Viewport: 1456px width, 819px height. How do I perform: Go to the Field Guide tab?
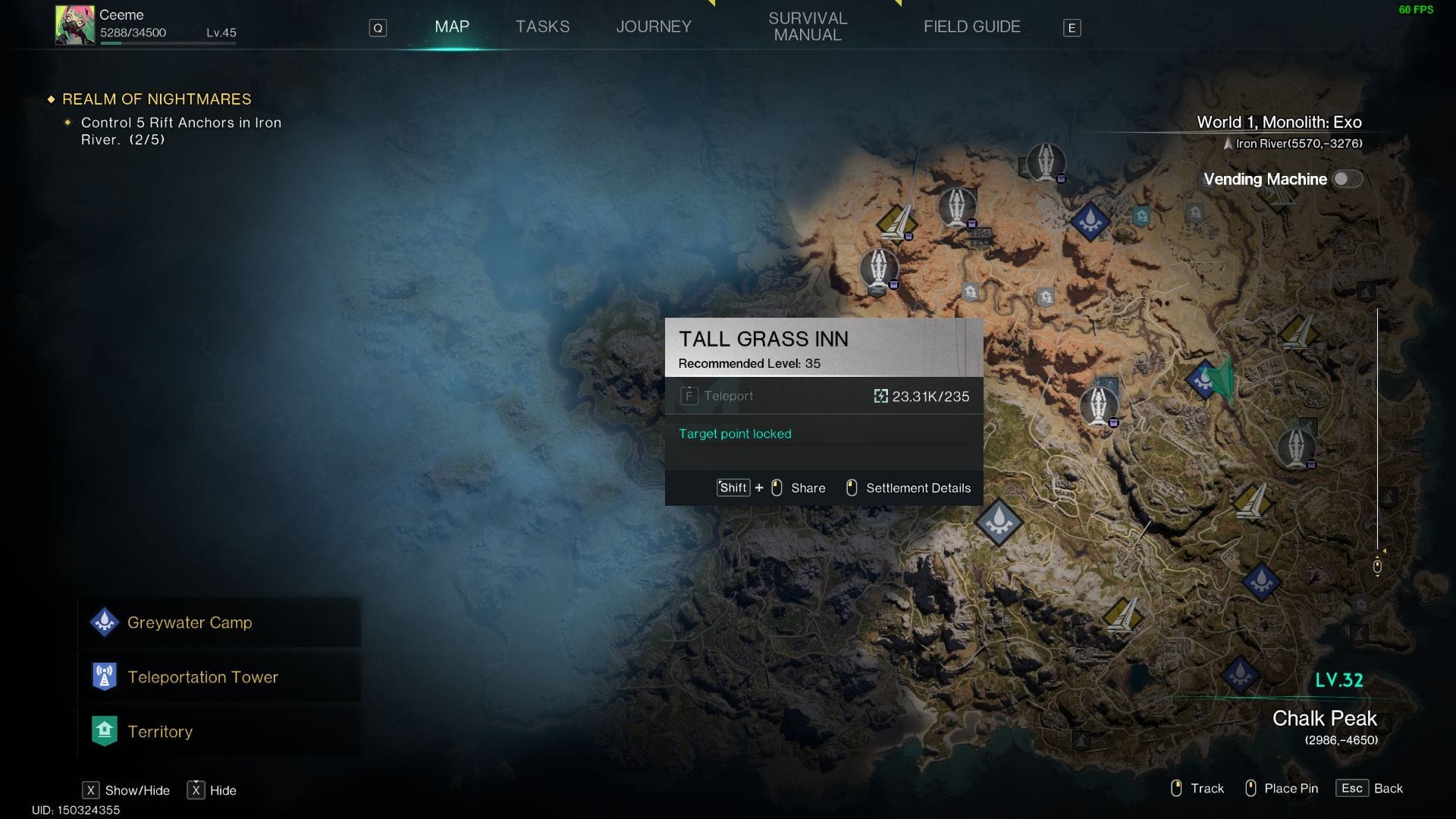(971, 27)
